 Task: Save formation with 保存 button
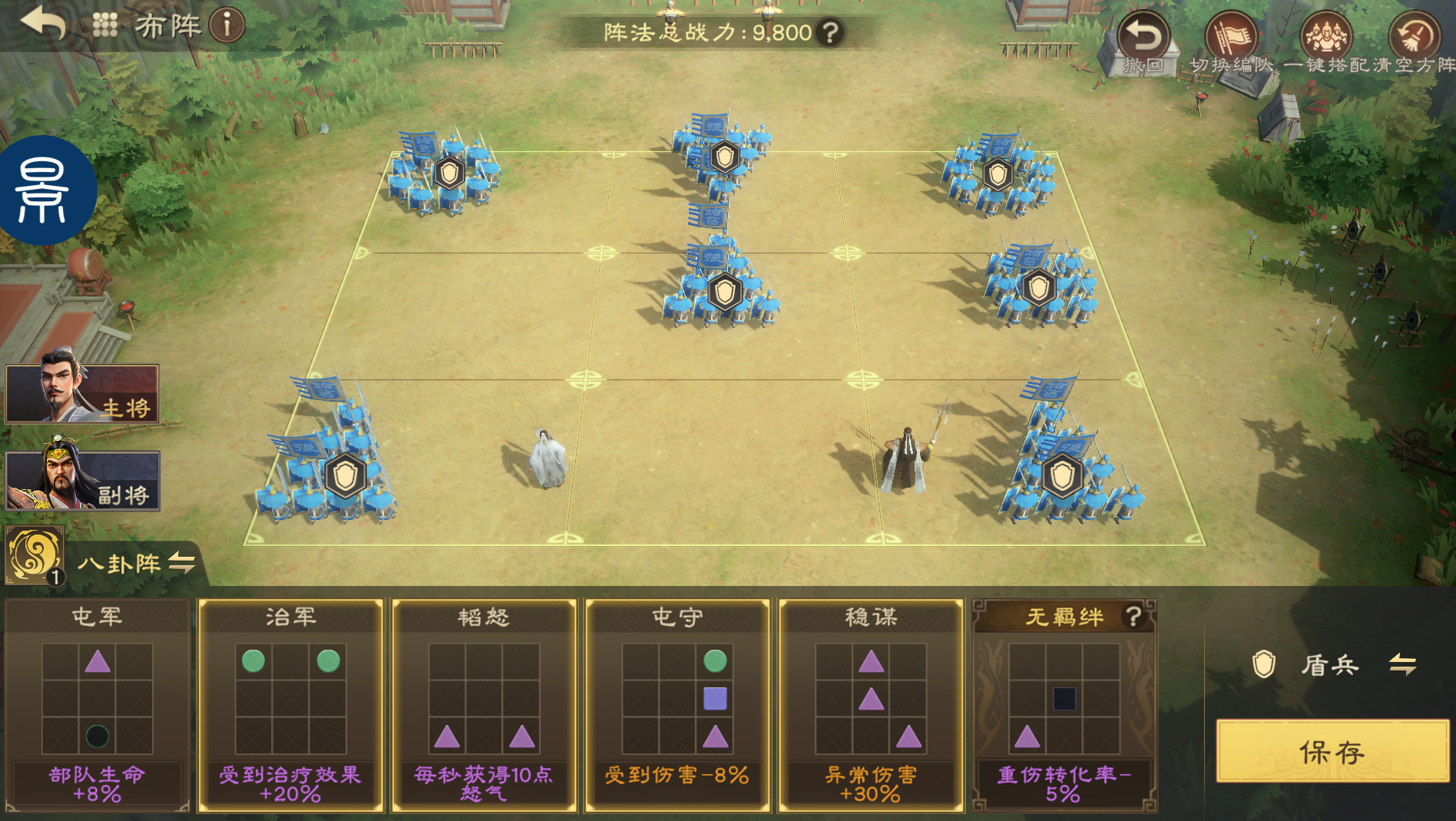click(x=1332, y=751)
